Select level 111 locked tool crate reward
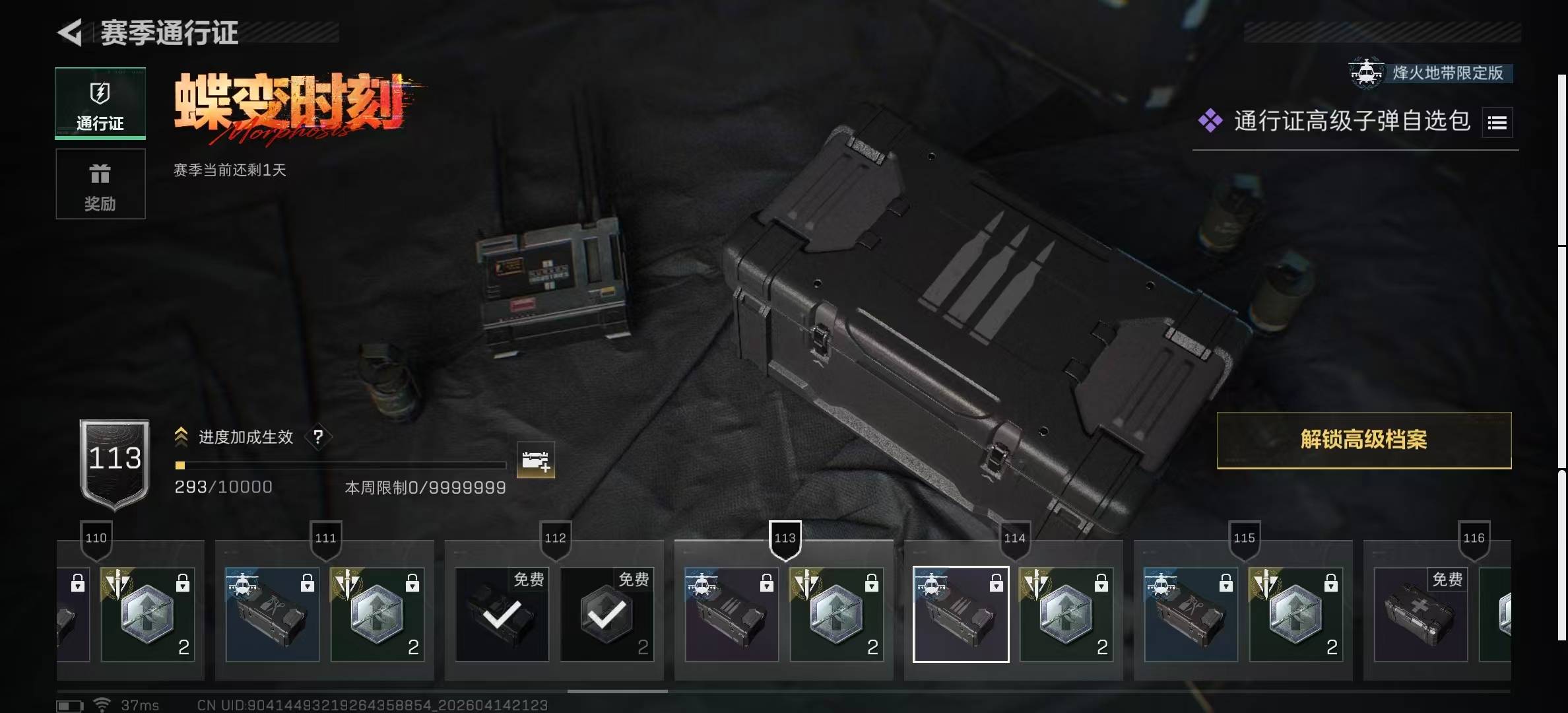Screen dimensions: 1568x713 [272, 614]
